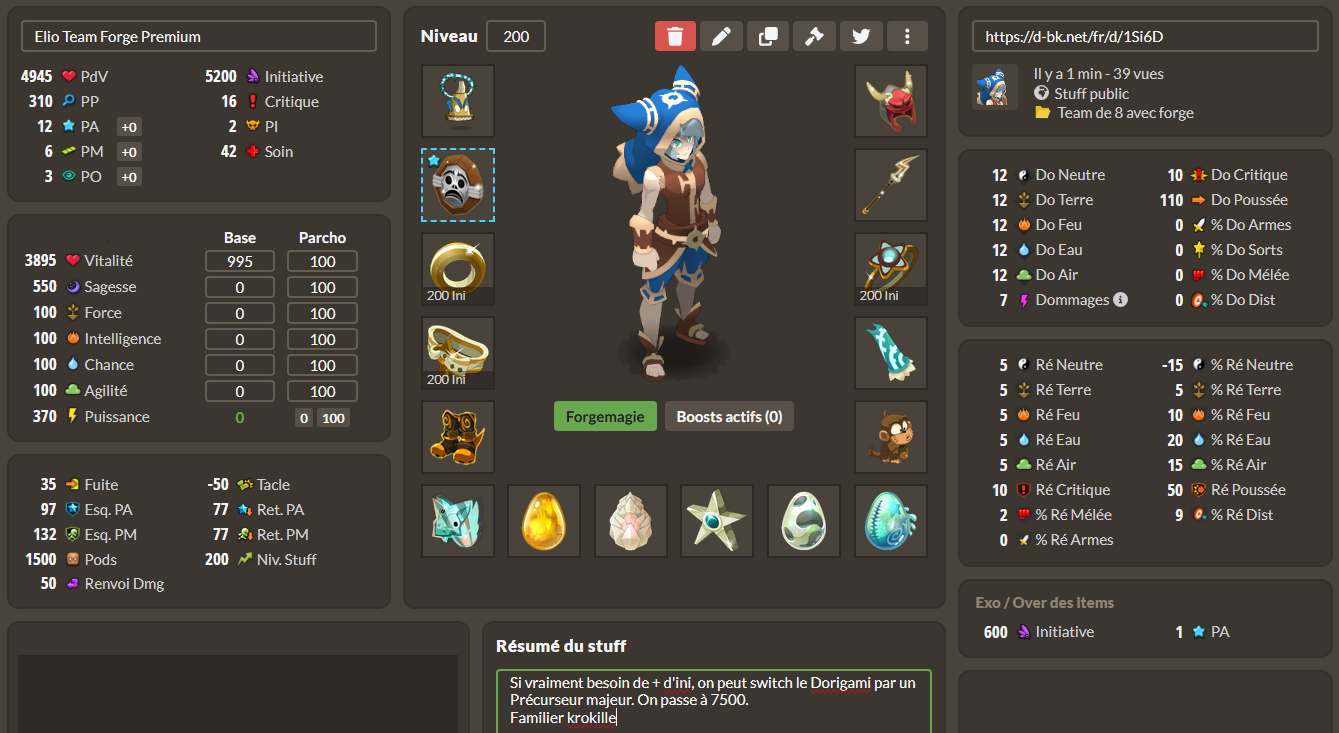Edit the stuff name field
Image resolution: width=1339 pixels, height=733 pixels.
coord(199,36)
